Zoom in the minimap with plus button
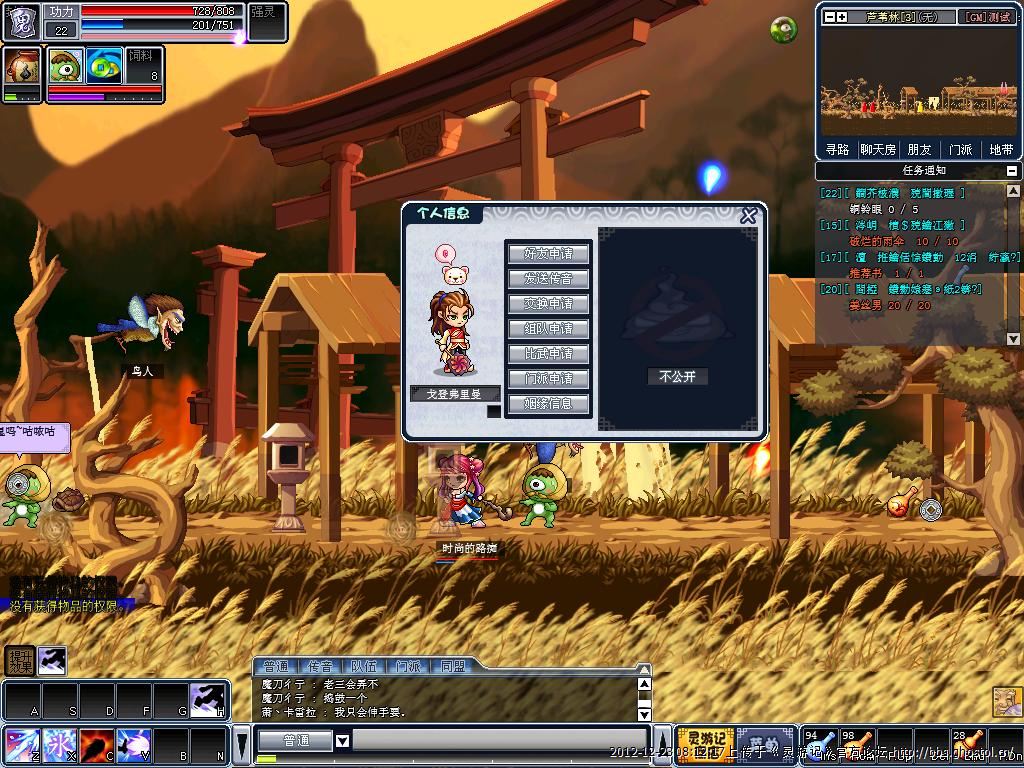The width and height of the screenshot is (1024, 768). (842, 17)
